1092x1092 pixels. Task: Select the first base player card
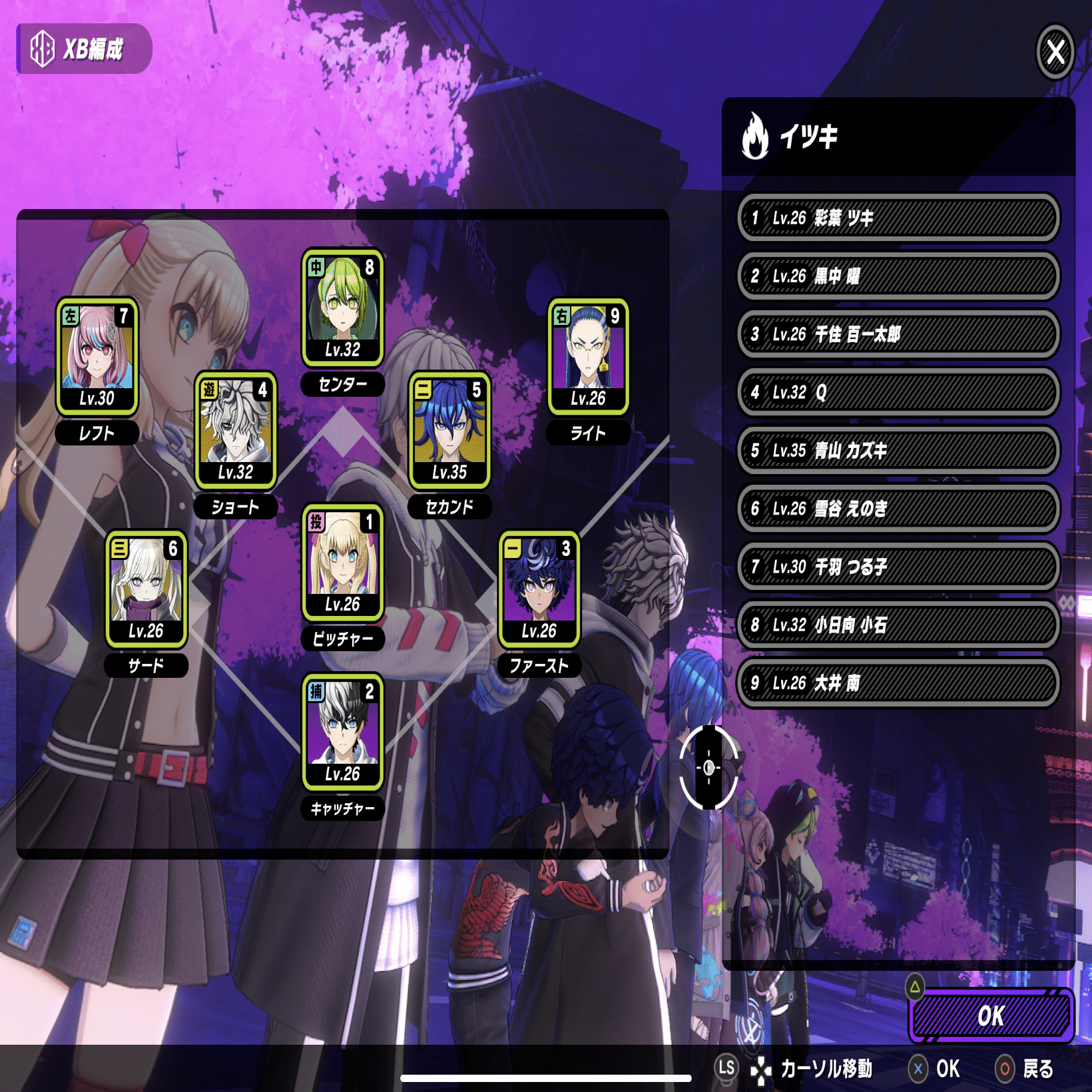coord(539,589)
